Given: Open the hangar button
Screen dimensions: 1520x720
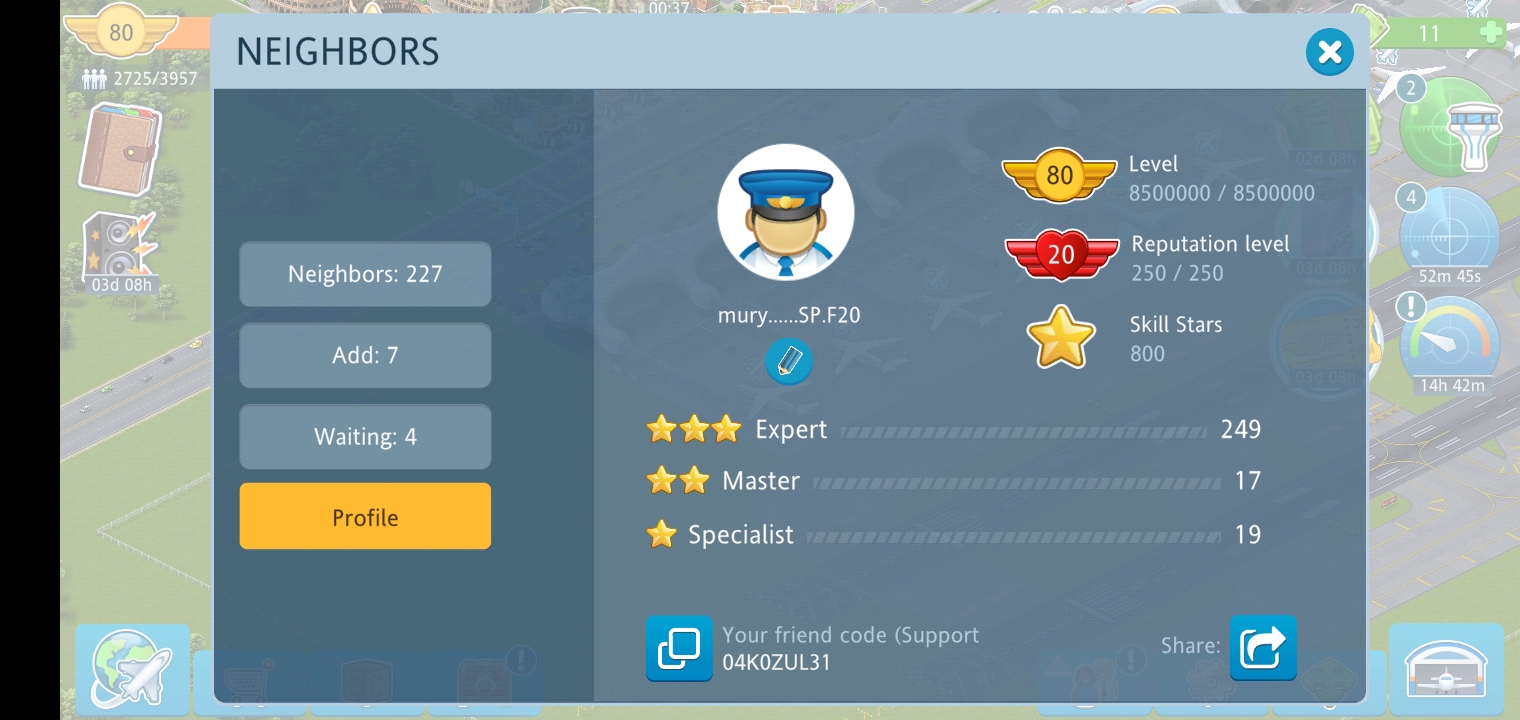Looking at the screenshot, I should [1445, 668].
